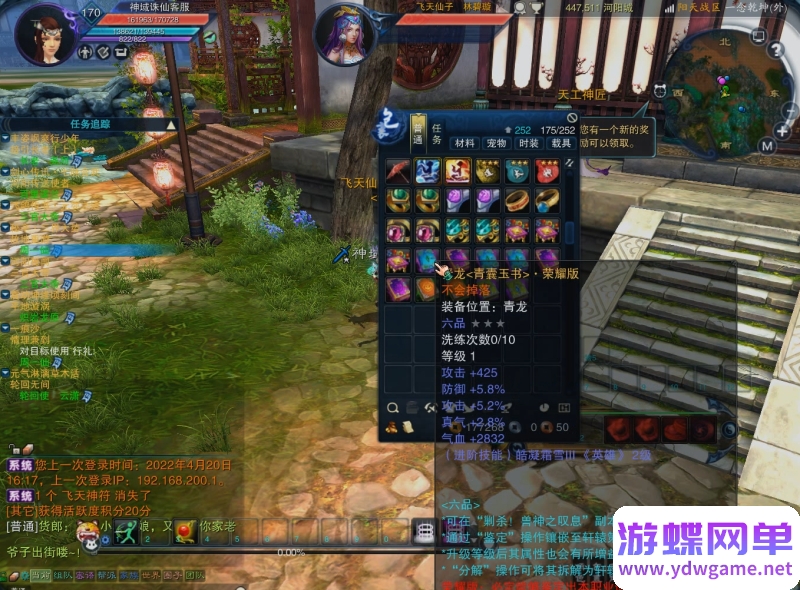The image size is (800, 590).
Task: Use the red orb hotbar skill
Action: click(184, 531)
